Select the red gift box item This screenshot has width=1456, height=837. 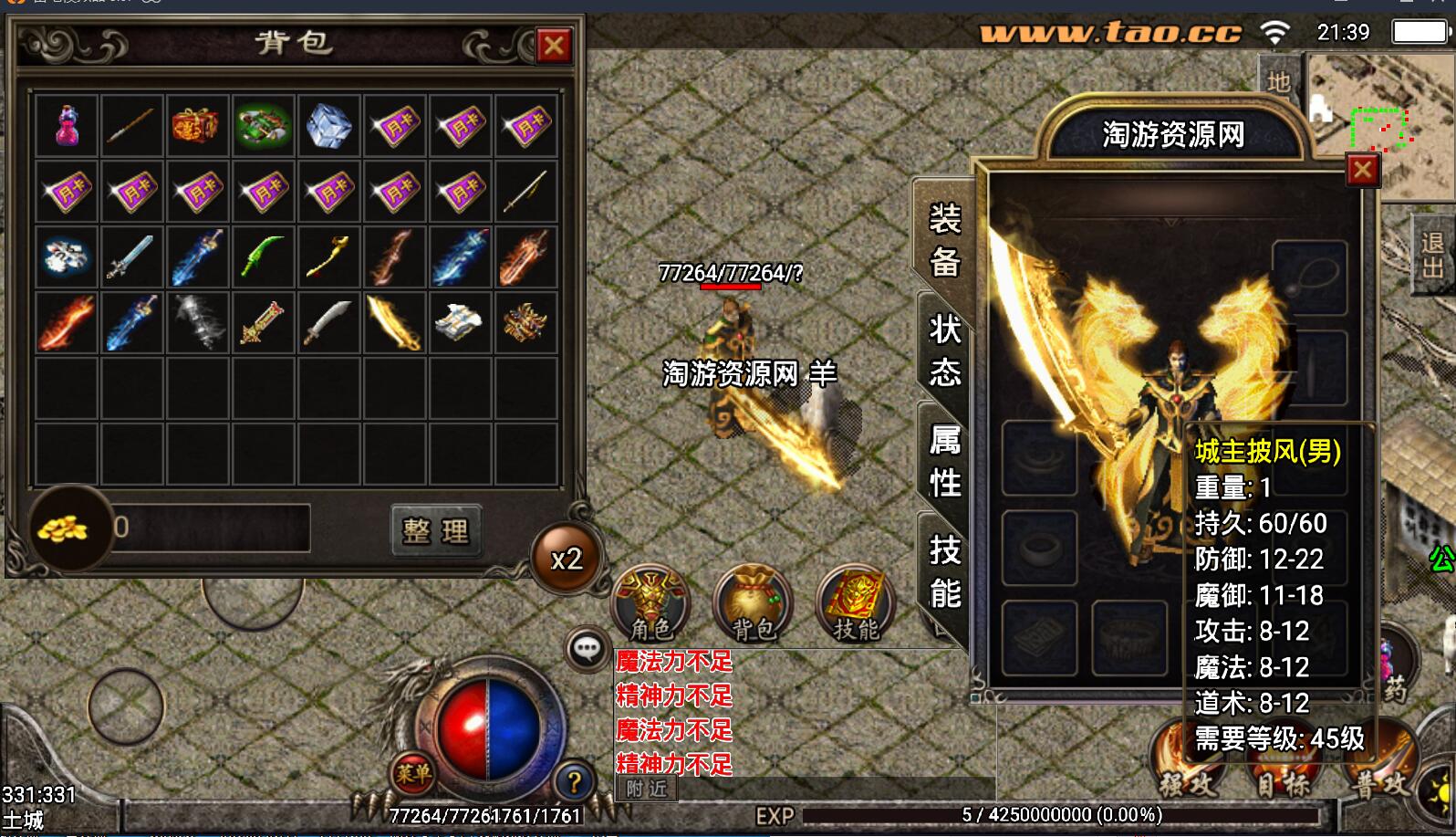[196, 127]
